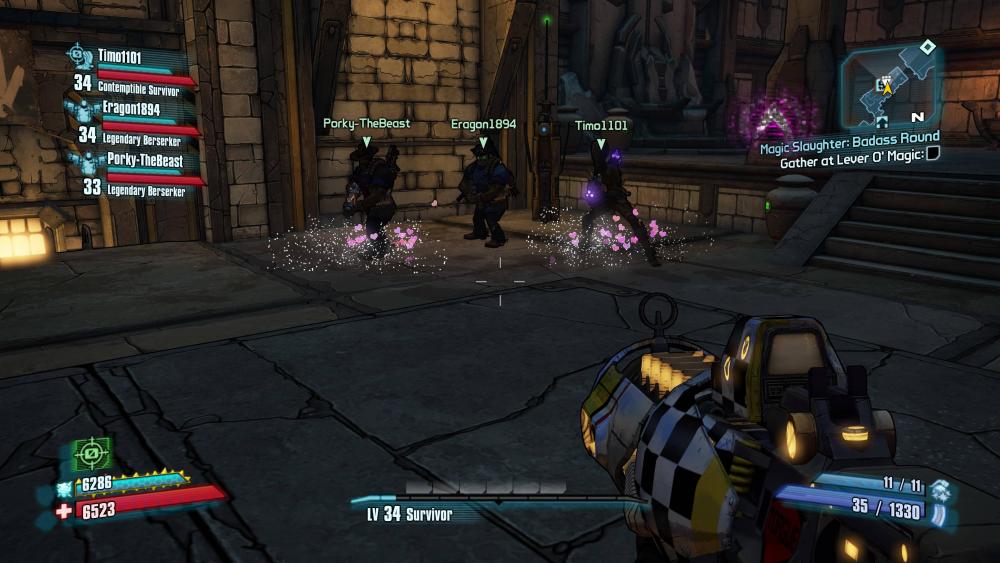The image size is (1000, 563).
Task: Click the green action skill icon
Action: click(x=92, y=455)
